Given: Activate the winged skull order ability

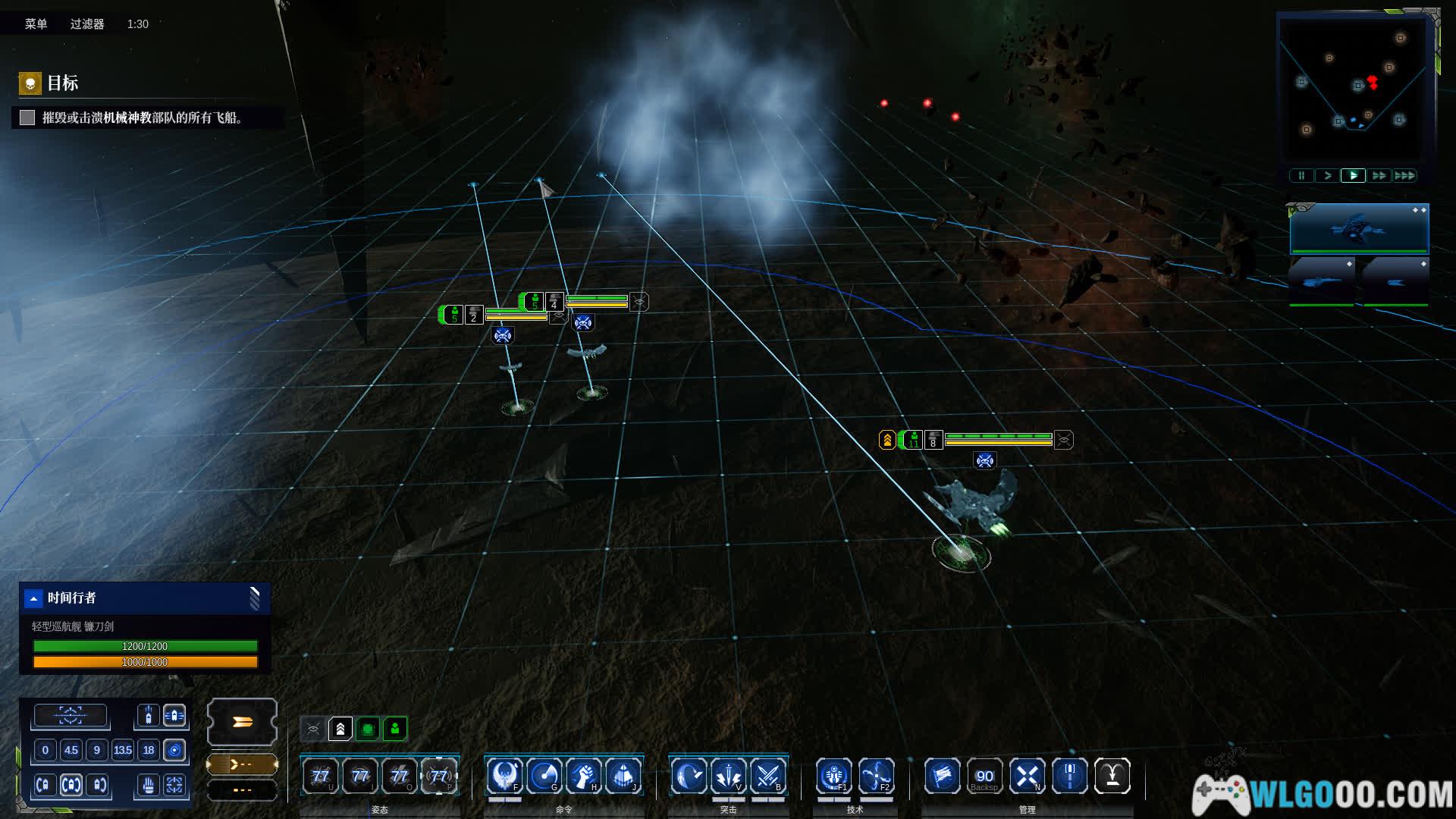Looking at the screenshot, I should click(504, 776).
